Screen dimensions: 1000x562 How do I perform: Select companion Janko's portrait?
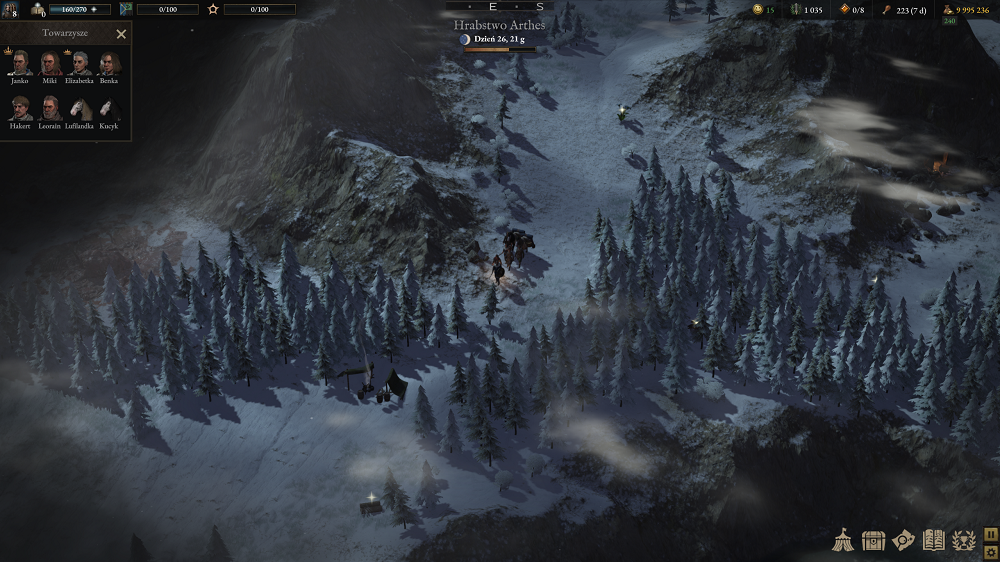tap(22, 64)
